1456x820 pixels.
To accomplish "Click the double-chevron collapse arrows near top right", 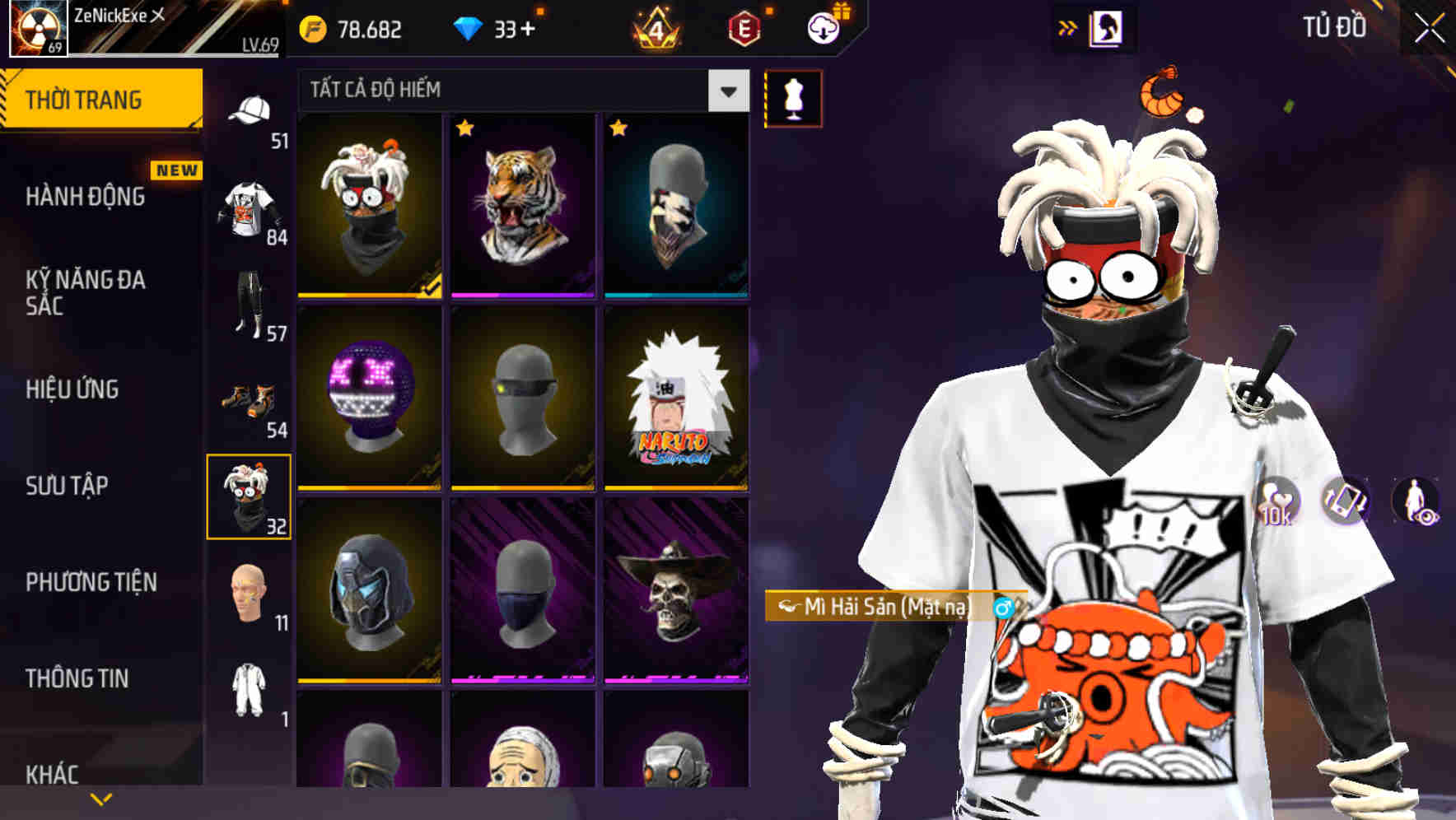I will pyautogui.click(x=1068, y=26).
